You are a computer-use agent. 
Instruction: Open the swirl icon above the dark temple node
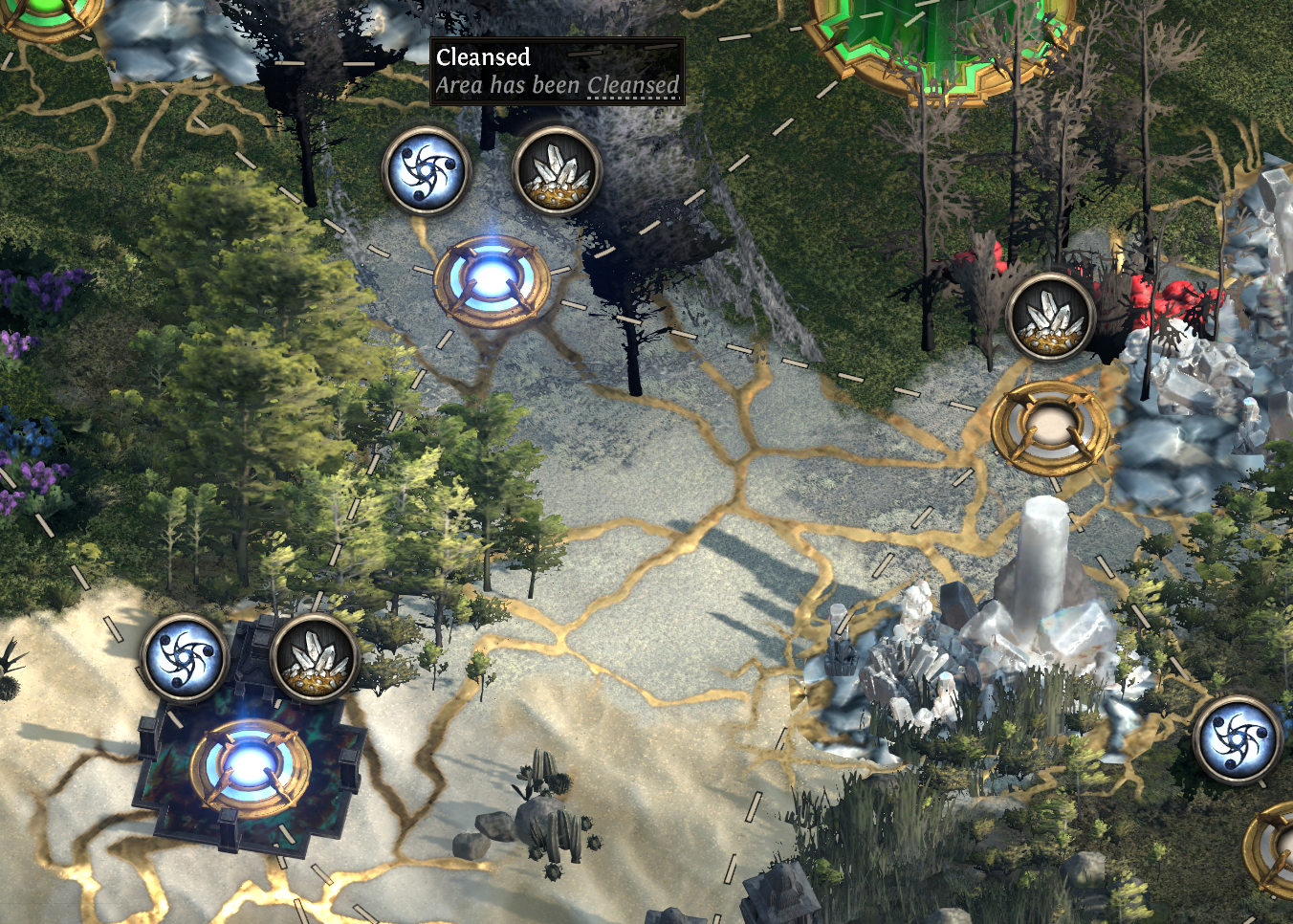(x=184, y=659)
